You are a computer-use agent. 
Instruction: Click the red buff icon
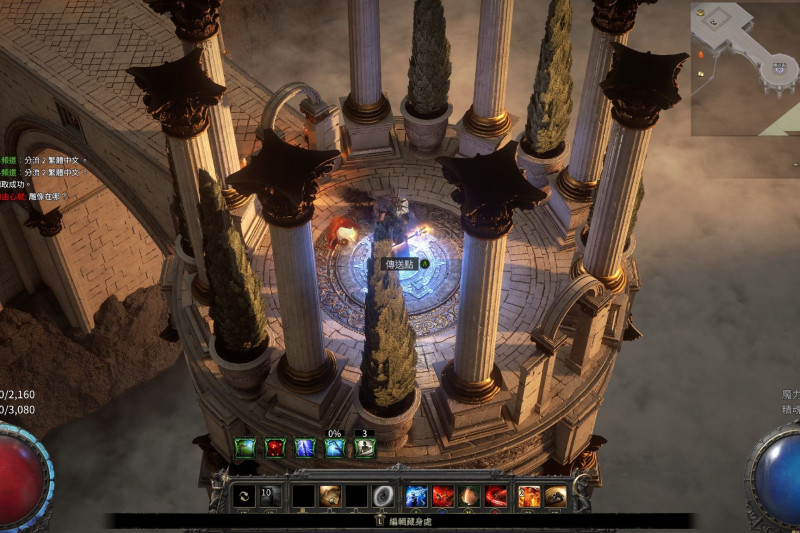(274, 448)
